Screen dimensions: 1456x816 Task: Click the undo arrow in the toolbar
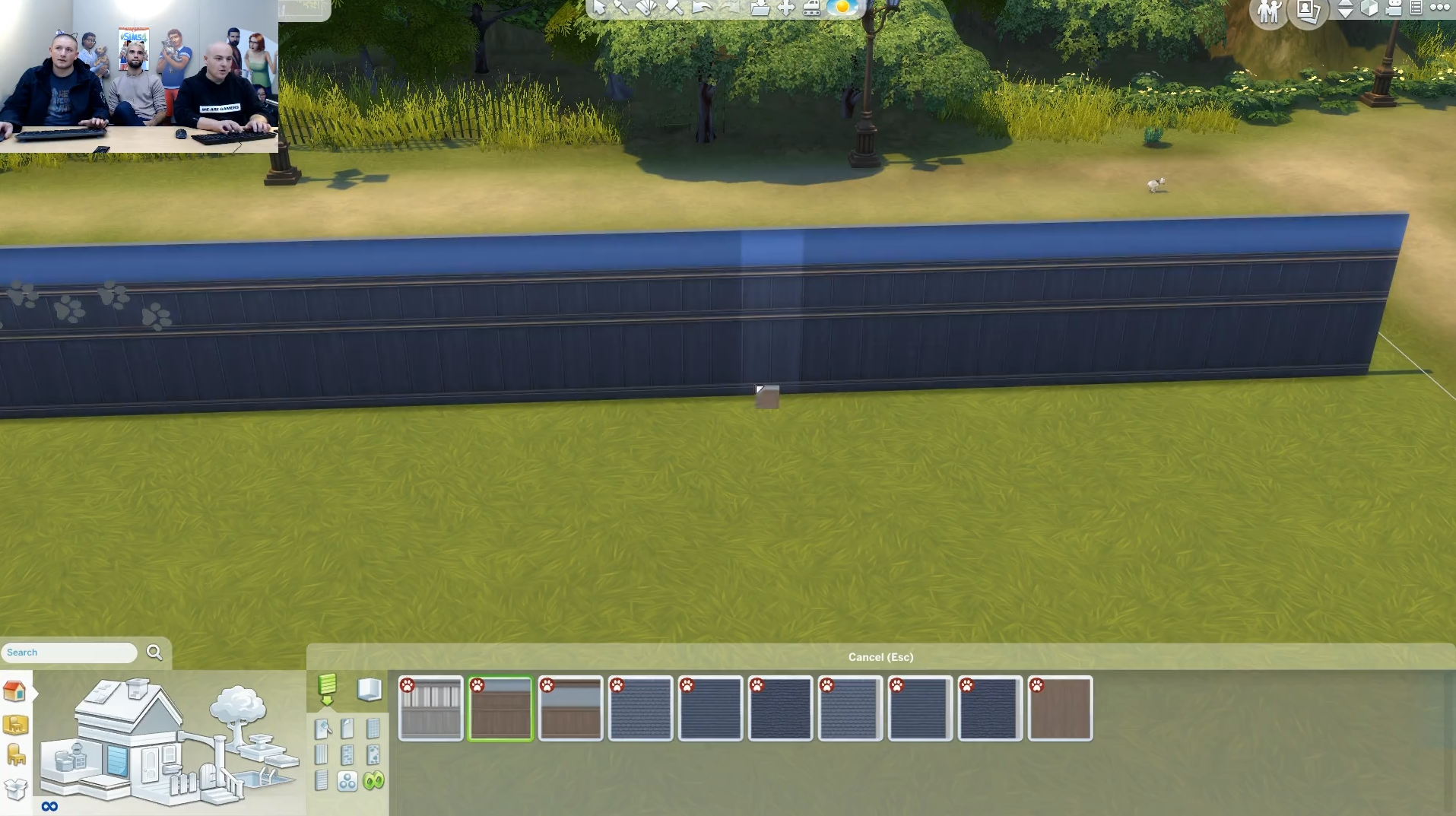coord(702,8)
